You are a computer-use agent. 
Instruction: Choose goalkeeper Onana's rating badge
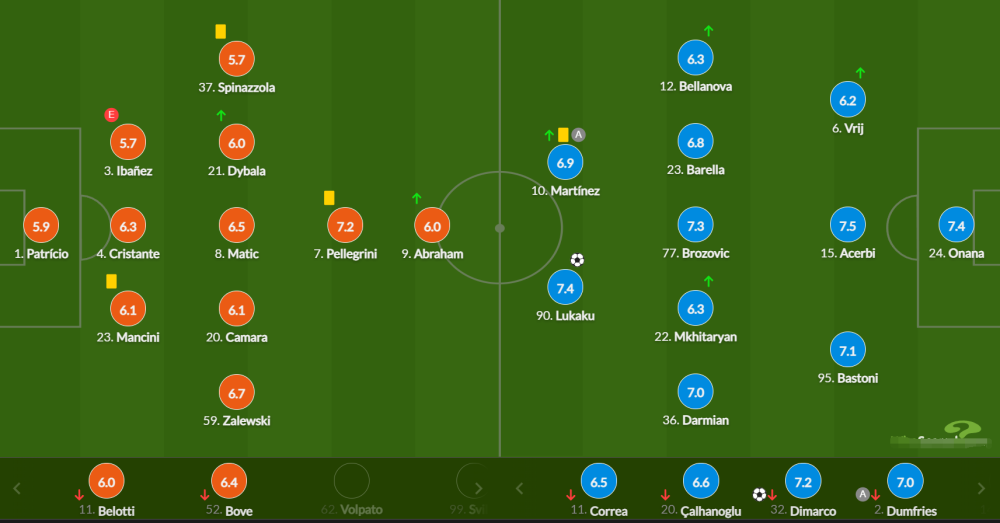(956, 227)
